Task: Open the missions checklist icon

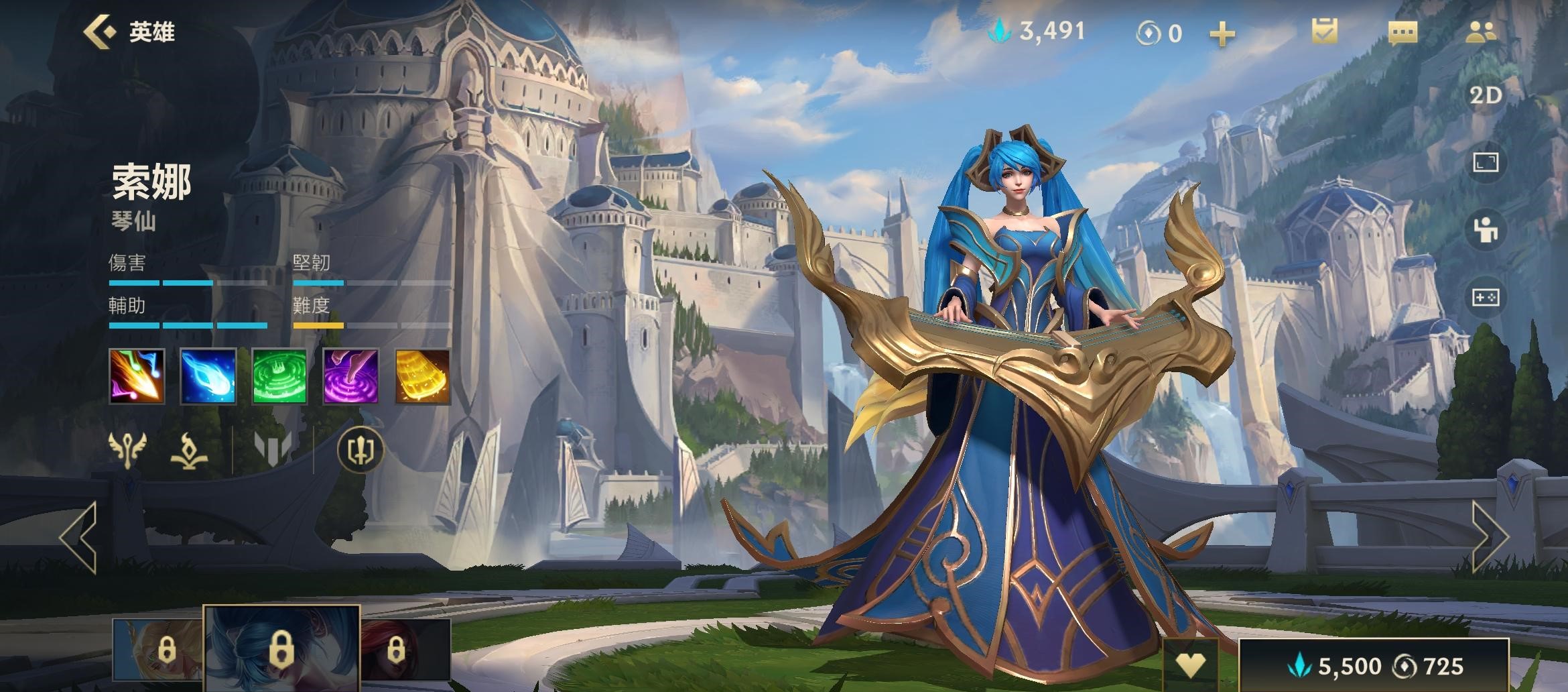Action: click(1324, 32)
